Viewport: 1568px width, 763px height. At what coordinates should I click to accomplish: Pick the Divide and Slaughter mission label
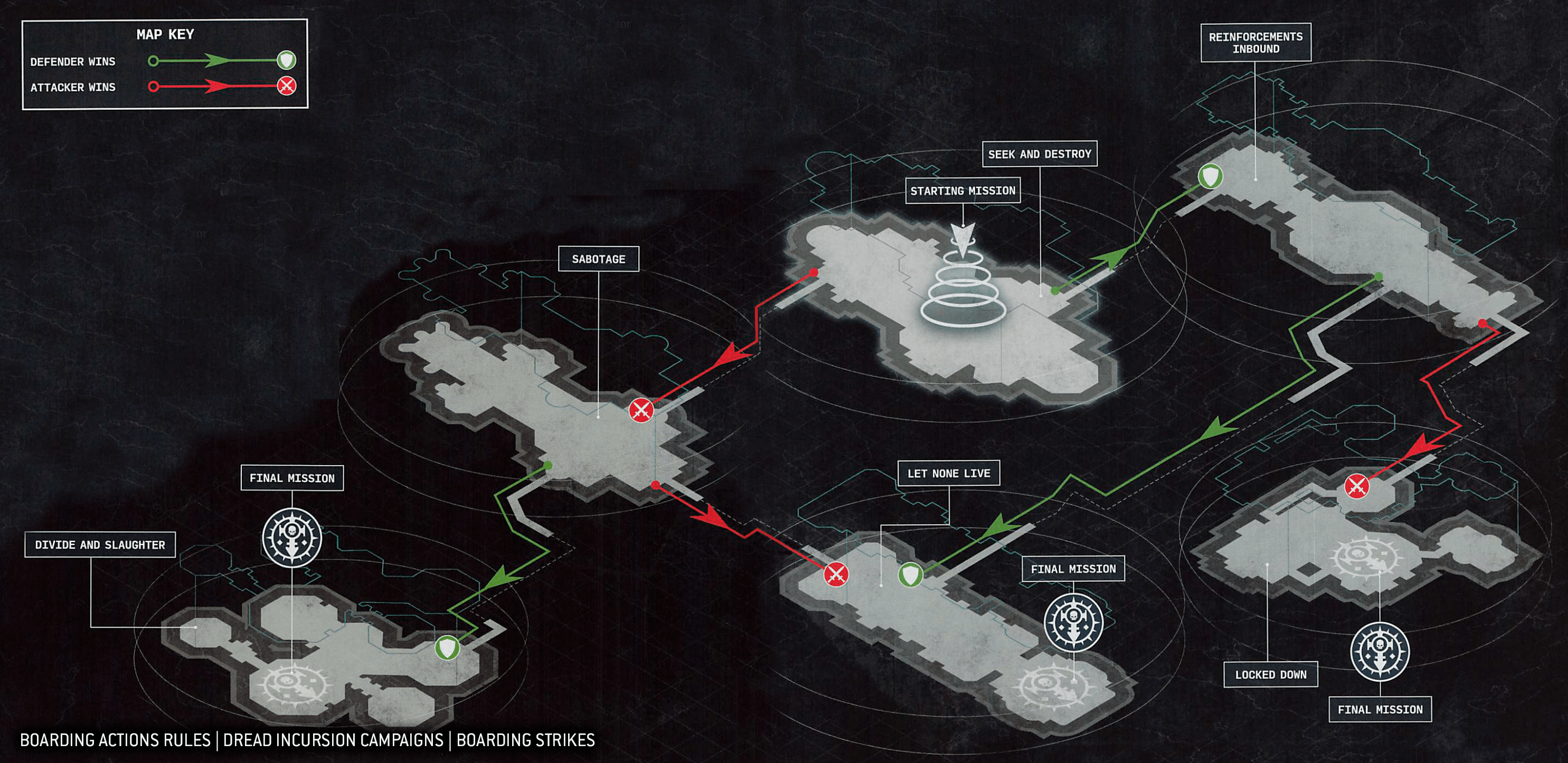coord(100,545)
